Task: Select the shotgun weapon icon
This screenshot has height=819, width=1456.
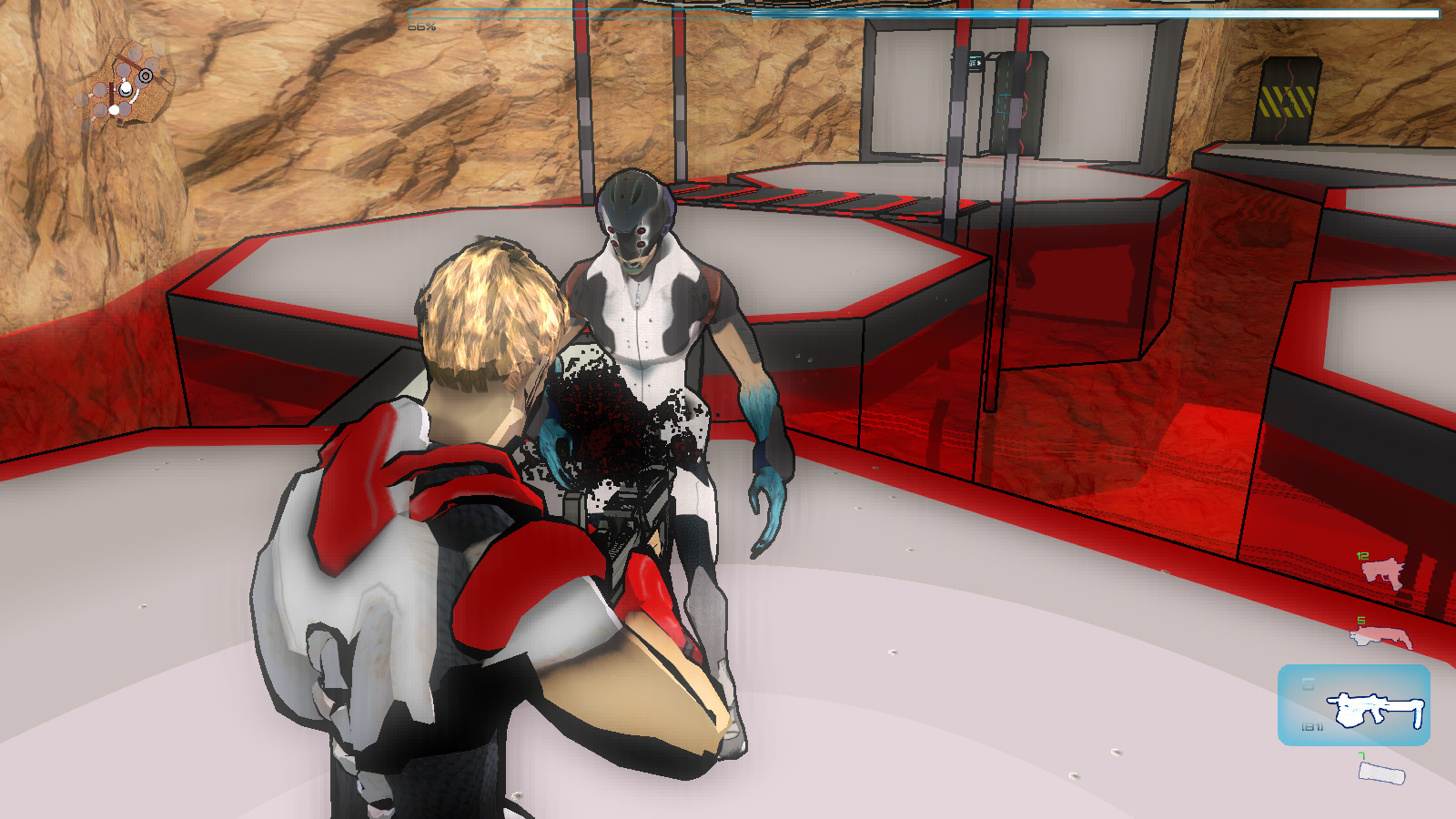Action: 1380,635
